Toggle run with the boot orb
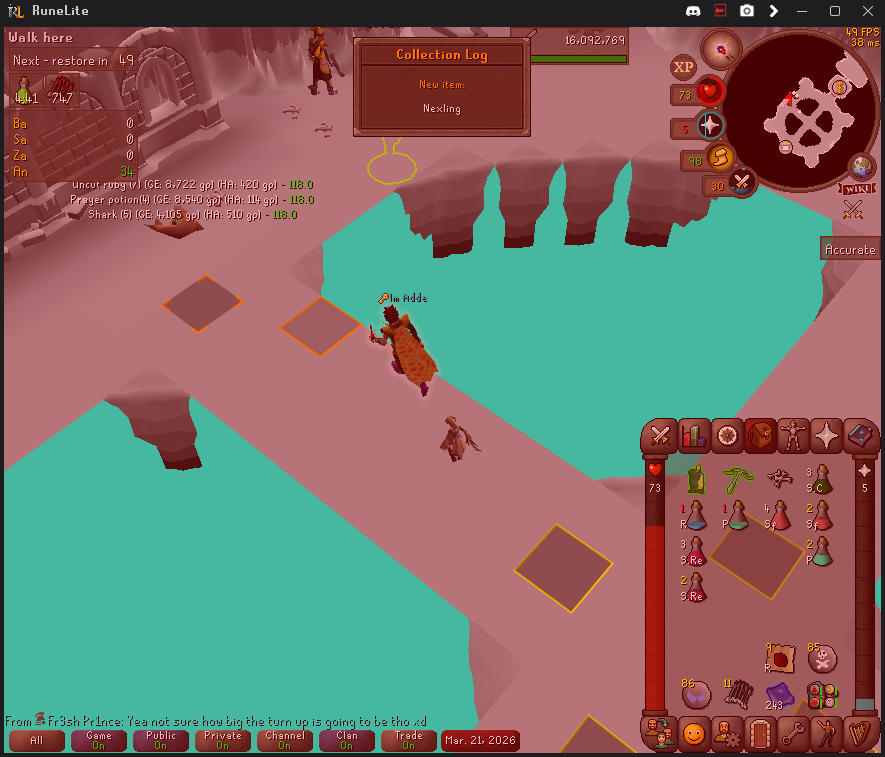 (719, 157)
